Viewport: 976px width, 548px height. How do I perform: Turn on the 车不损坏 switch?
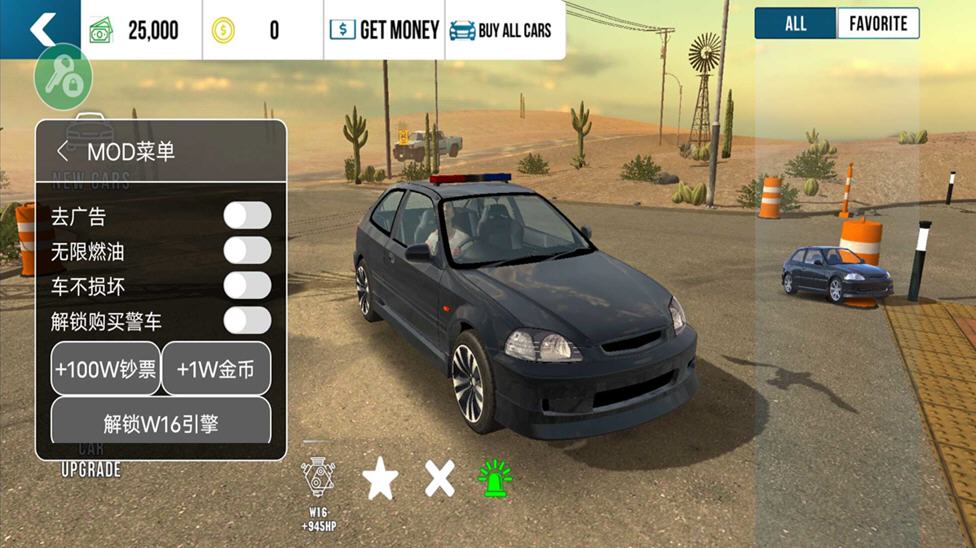[x=247, y=286]
